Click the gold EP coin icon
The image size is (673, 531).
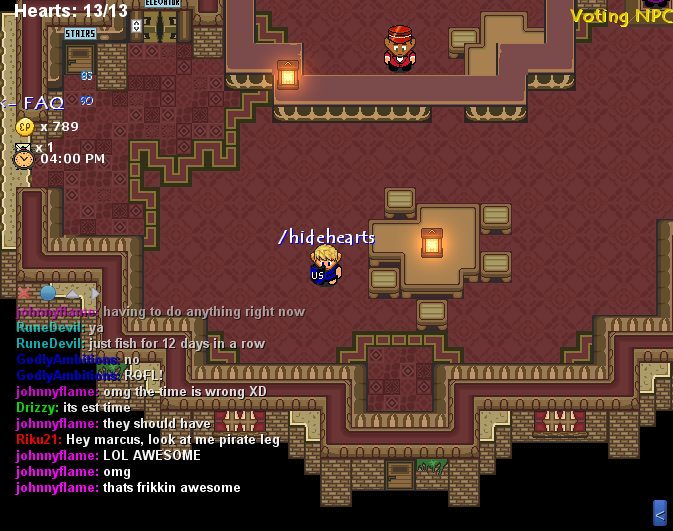pos(25,126)
